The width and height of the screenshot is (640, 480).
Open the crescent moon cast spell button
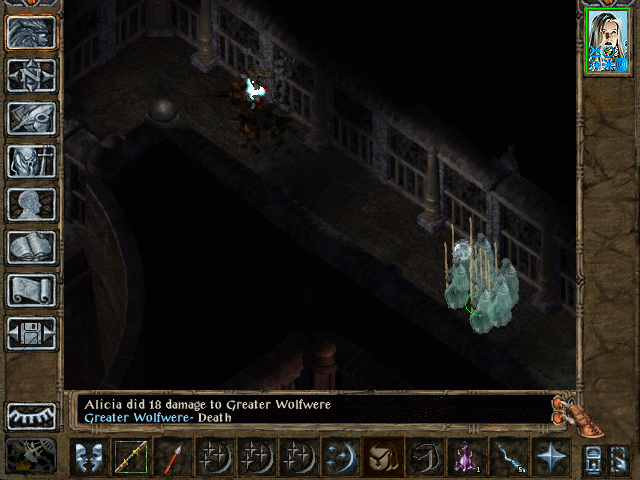coord(340,457)
